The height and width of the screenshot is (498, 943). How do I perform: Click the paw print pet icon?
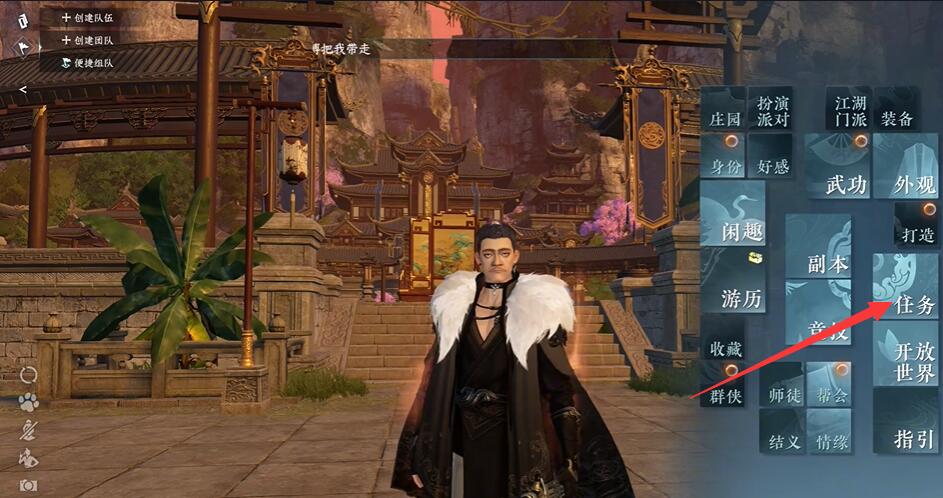(x=28, y=402)
